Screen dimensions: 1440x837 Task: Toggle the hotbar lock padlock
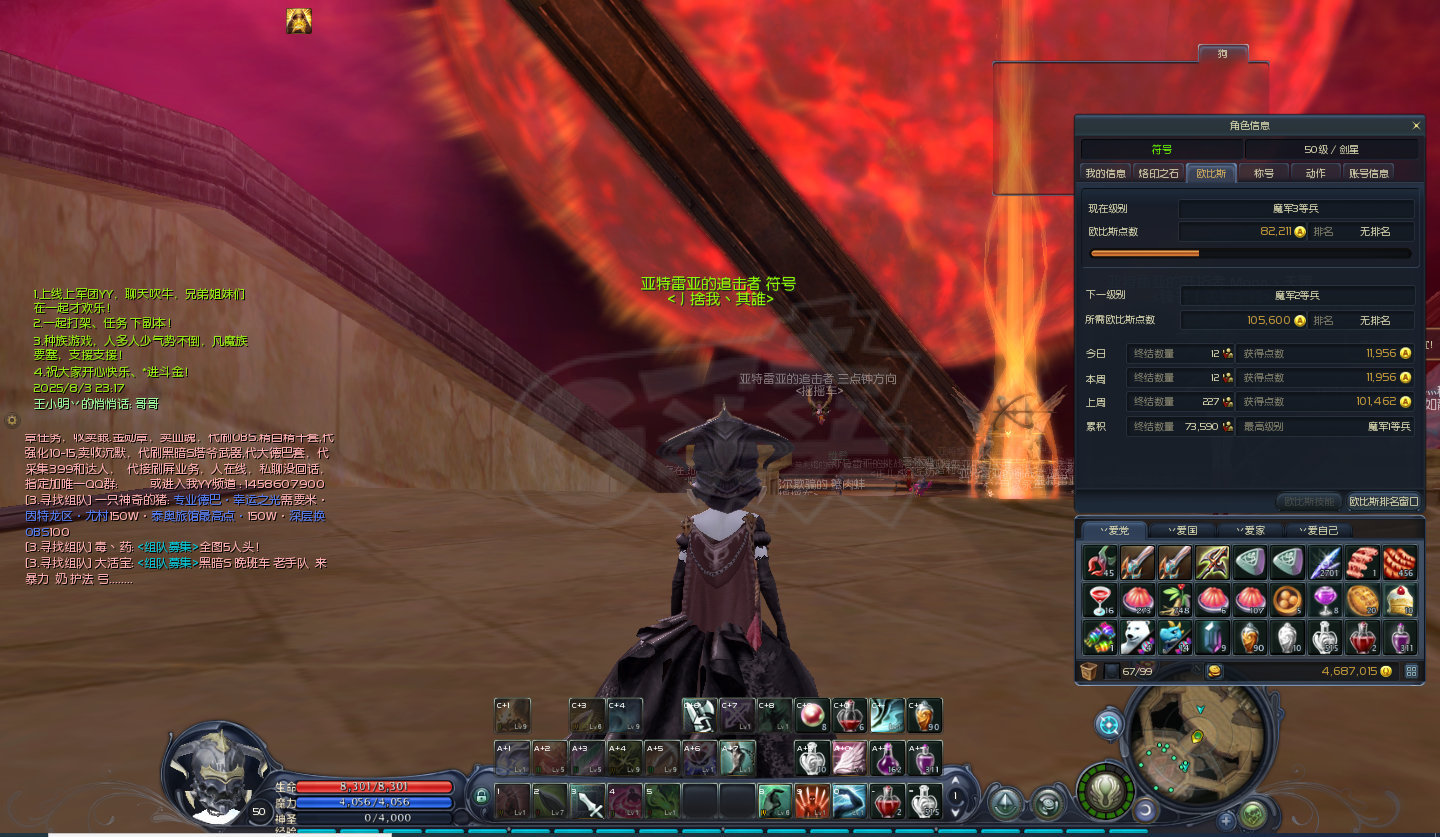click(x=481, y=797)
